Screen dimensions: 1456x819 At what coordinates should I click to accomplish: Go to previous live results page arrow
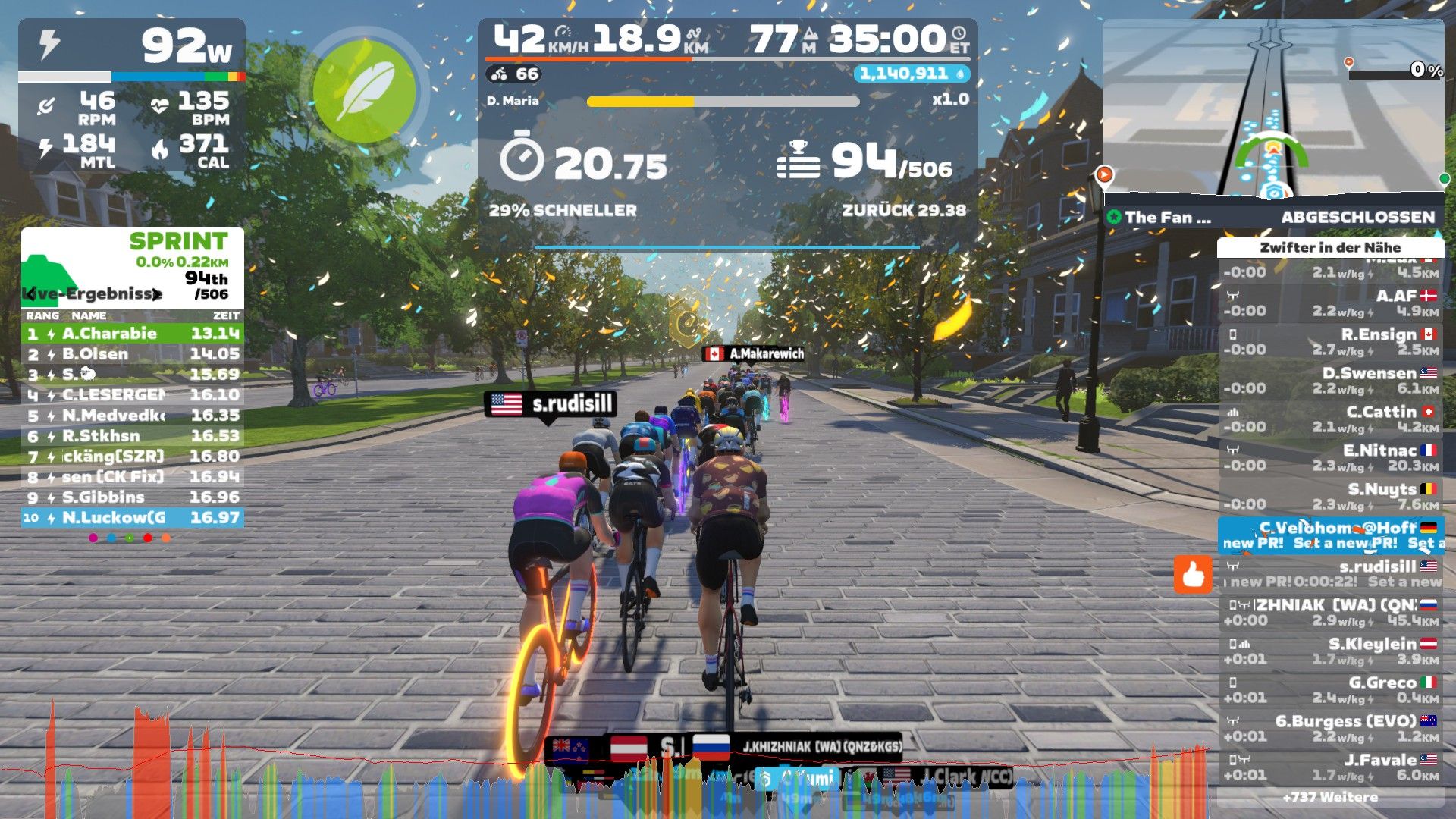click(30, 294)
